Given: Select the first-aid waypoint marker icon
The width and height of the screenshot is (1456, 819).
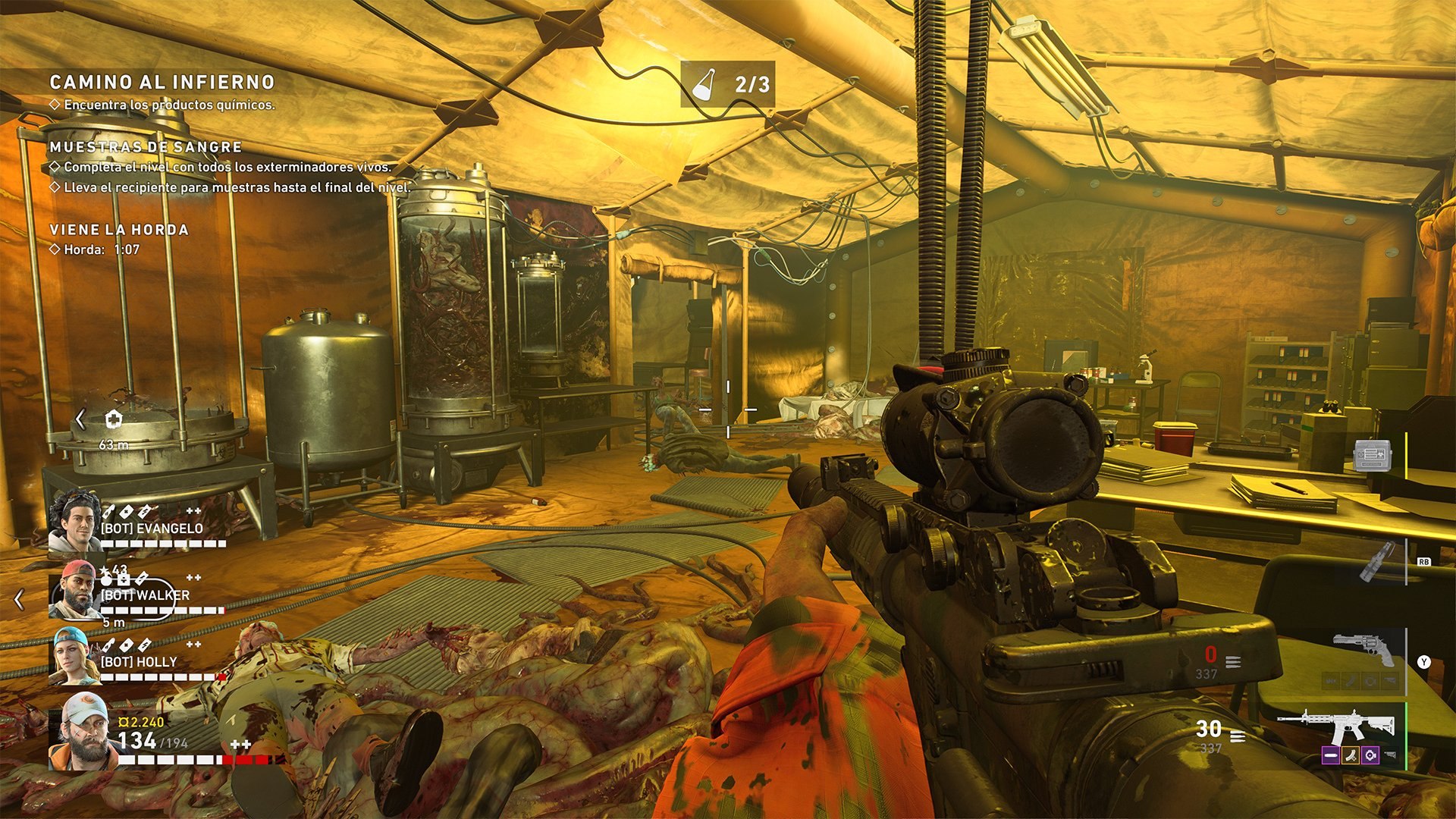Looking at the screenshot, I should pos(113,419).
